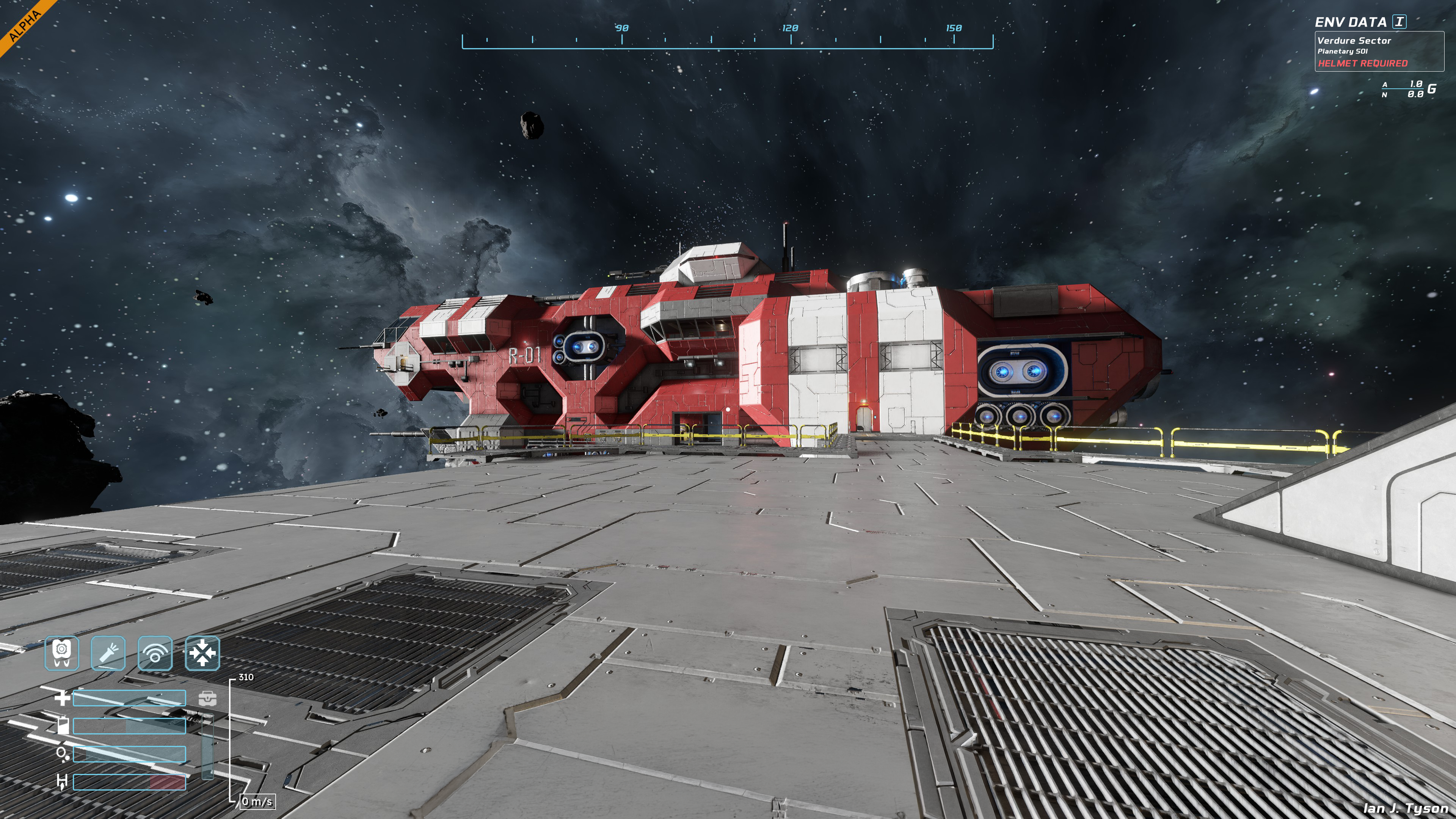This screenshot has width=1456, height=819.
Task: Use the medkit icon beside the health bar
Action: click(x=207, y=698)
